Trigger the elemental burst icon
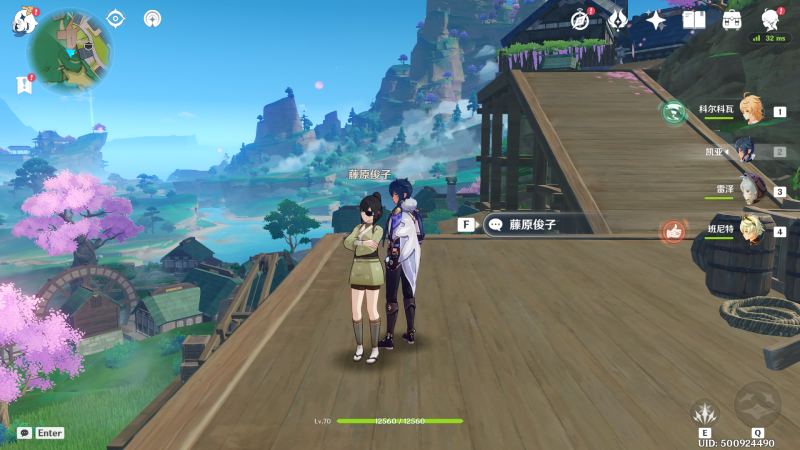Screen dimensions: 800x450 click(x=757, y=404)
